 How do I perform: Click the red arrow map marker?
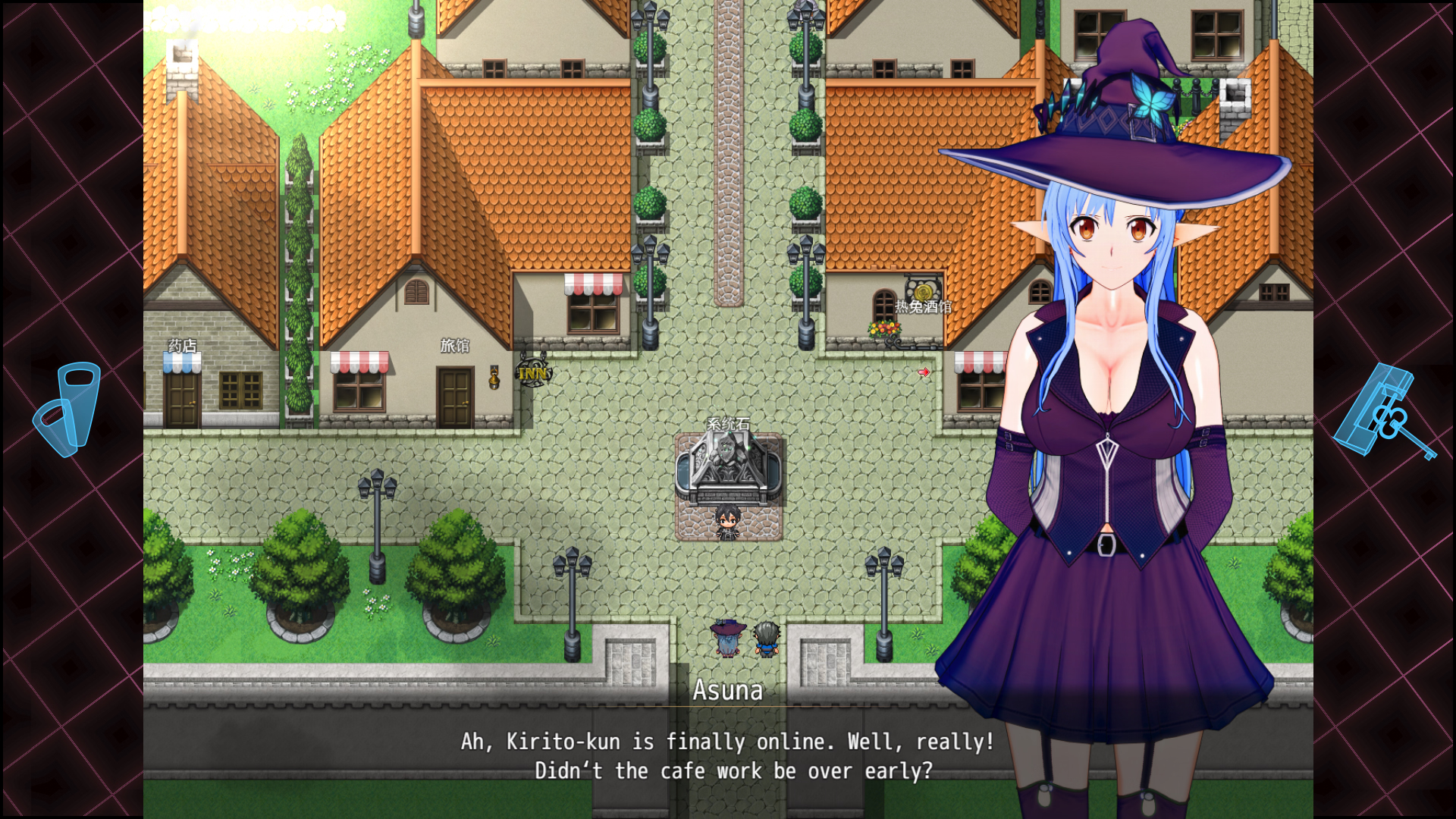click(924, 372)
